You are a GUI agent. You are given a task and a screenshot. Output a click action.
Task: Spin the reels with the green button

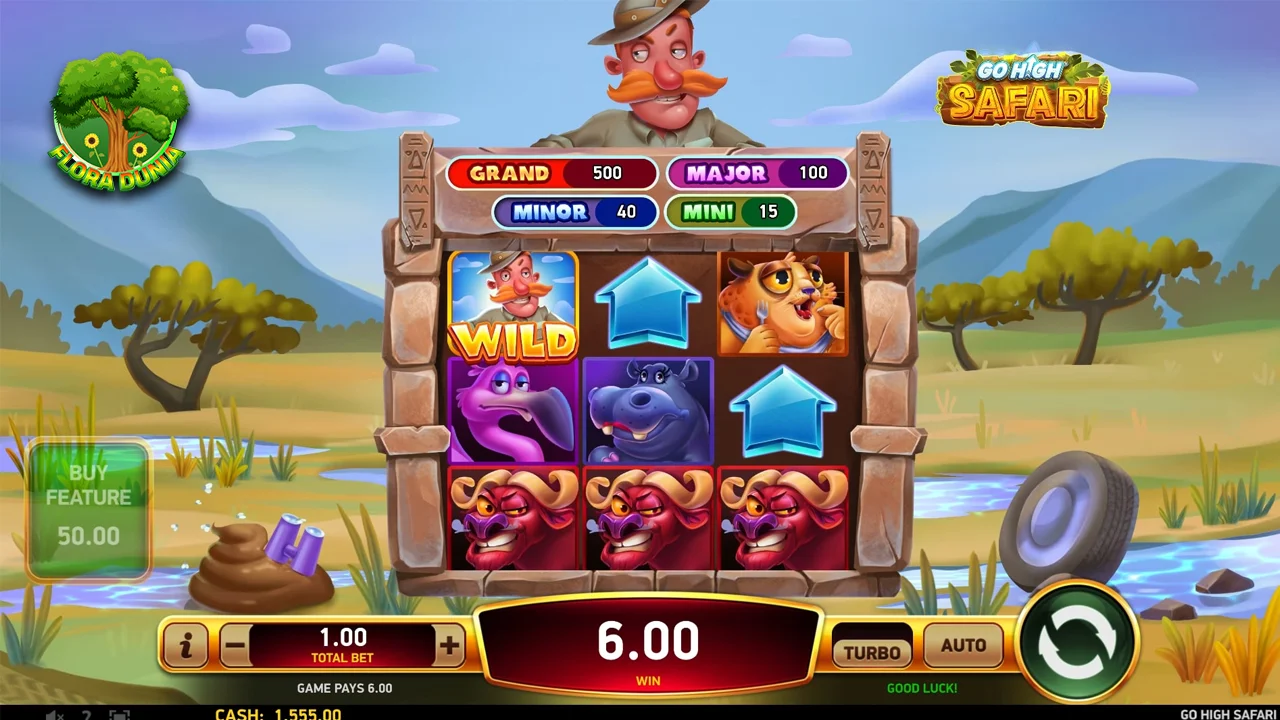(1077, 641)
